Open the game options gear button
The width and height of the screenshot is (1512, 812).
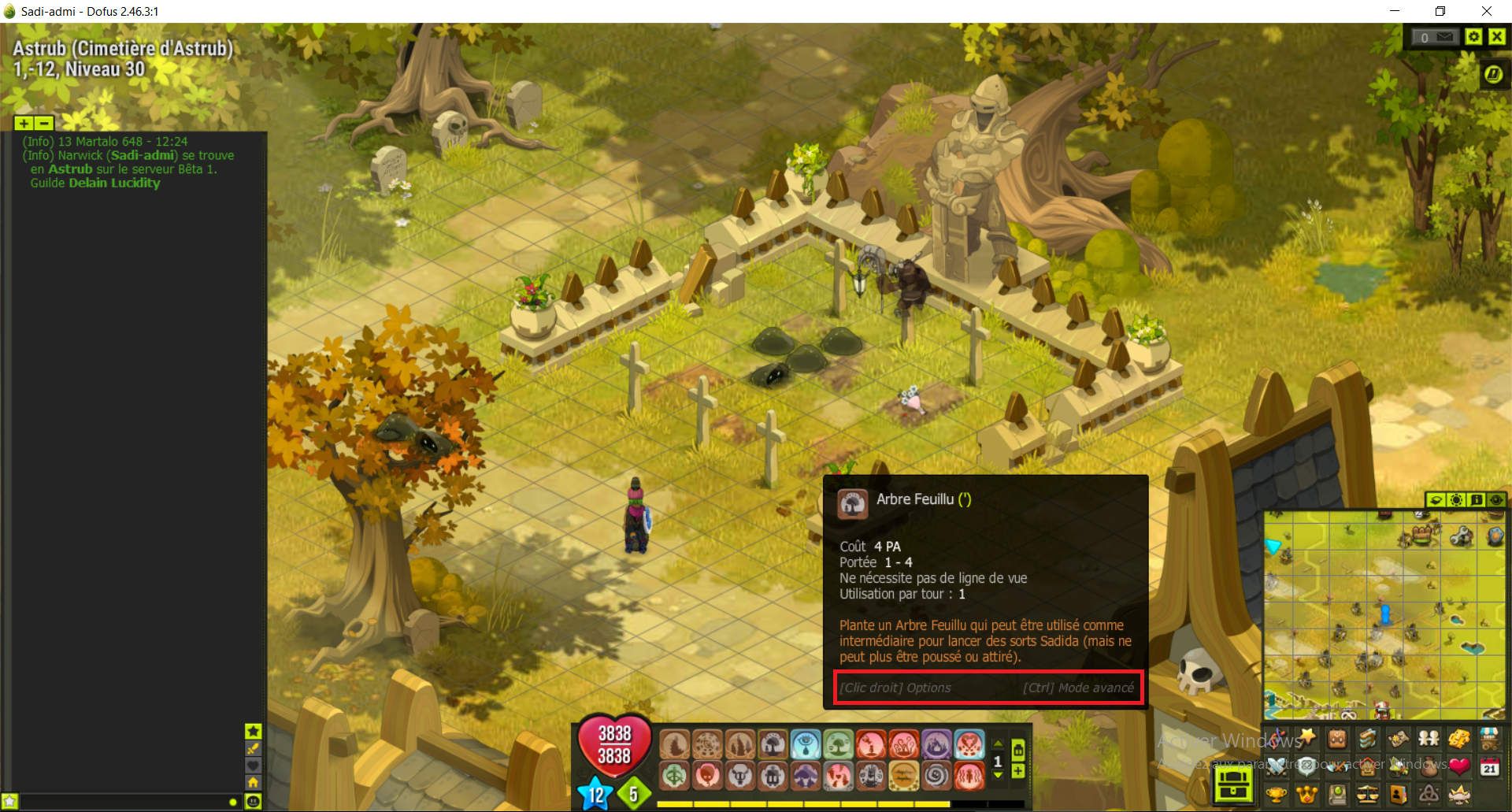click(1473, 36)
